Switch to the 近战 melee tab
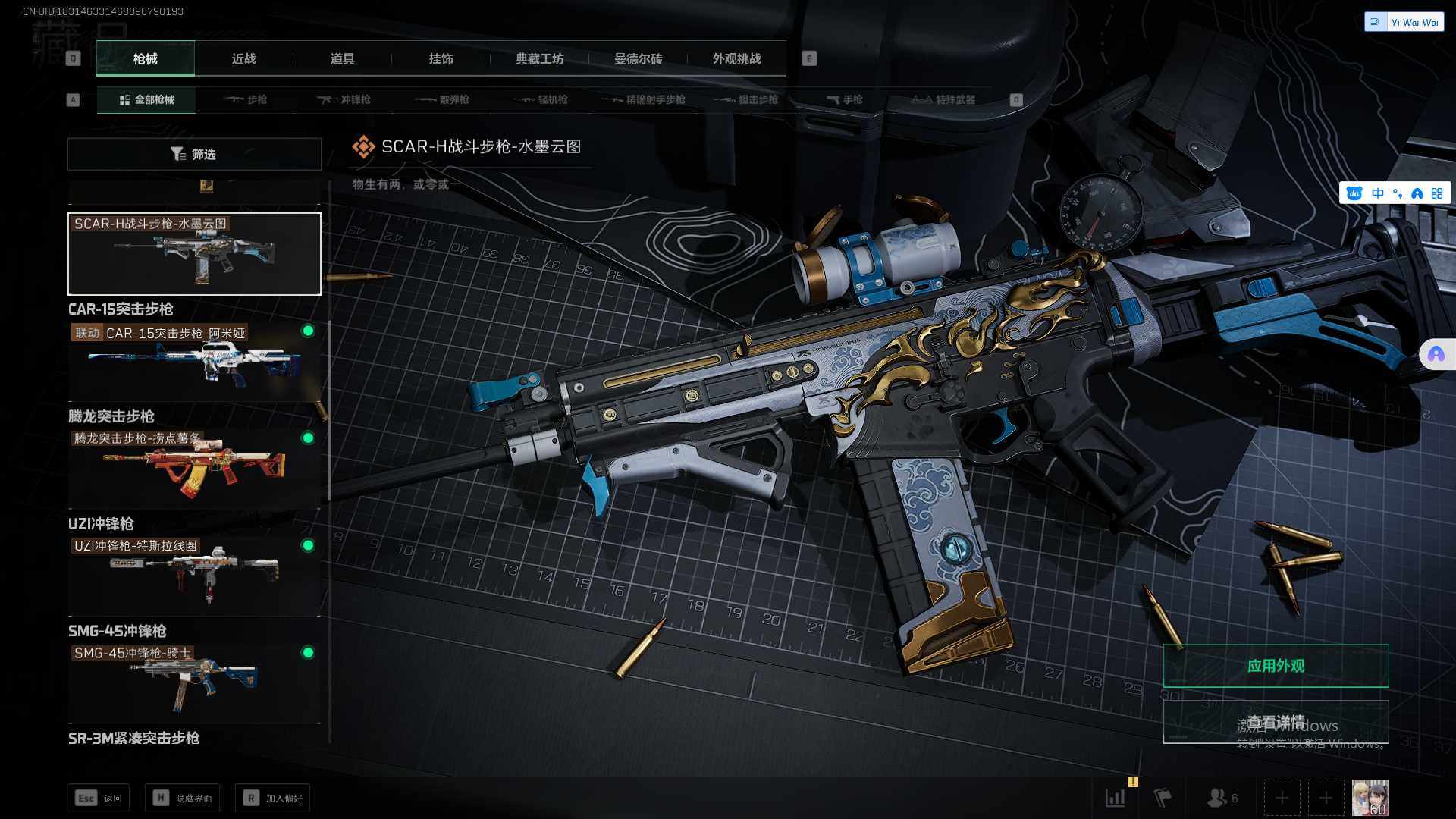 tap(243, 59)
